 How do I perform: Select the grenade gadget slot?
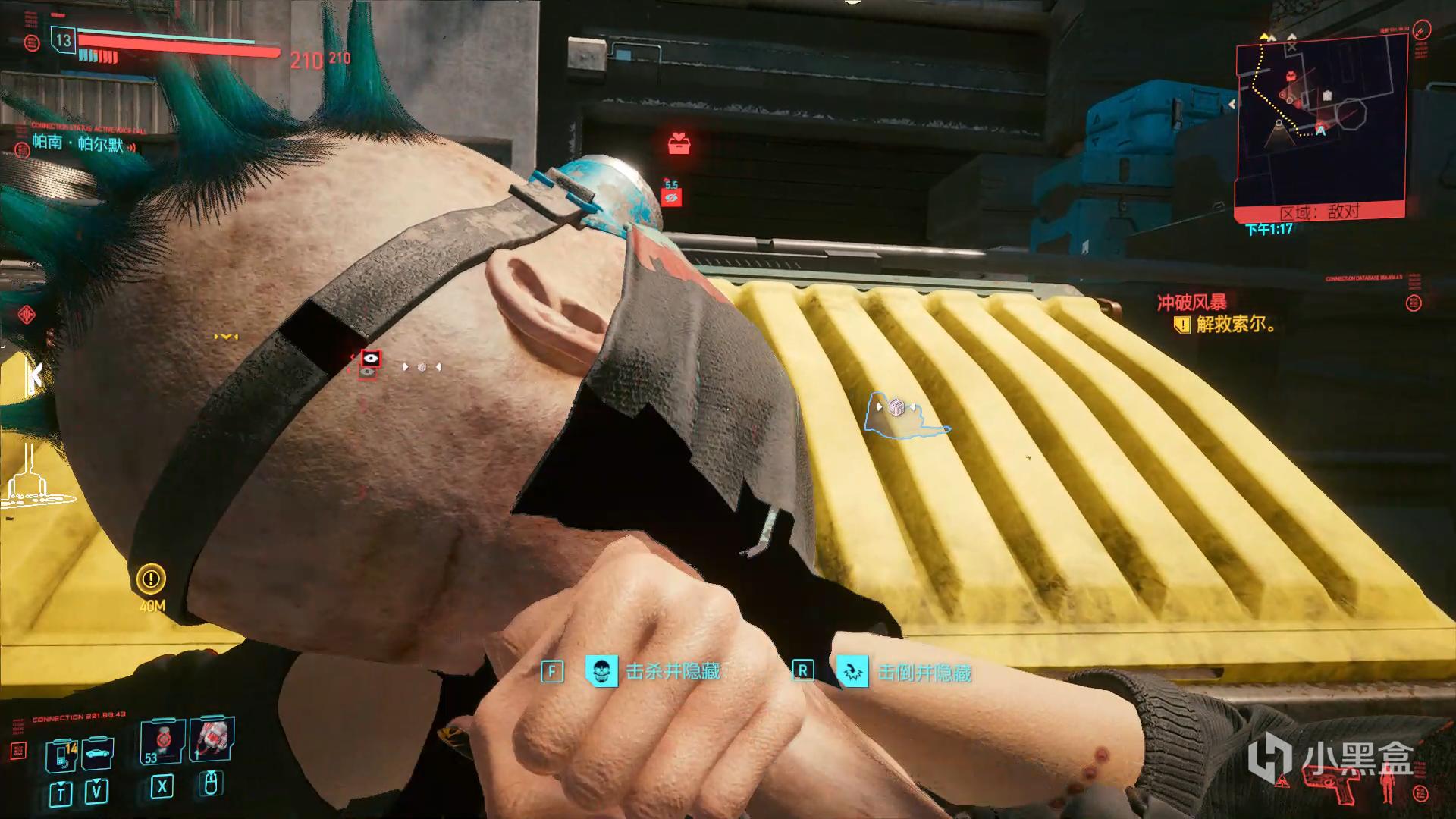point(212,739)
